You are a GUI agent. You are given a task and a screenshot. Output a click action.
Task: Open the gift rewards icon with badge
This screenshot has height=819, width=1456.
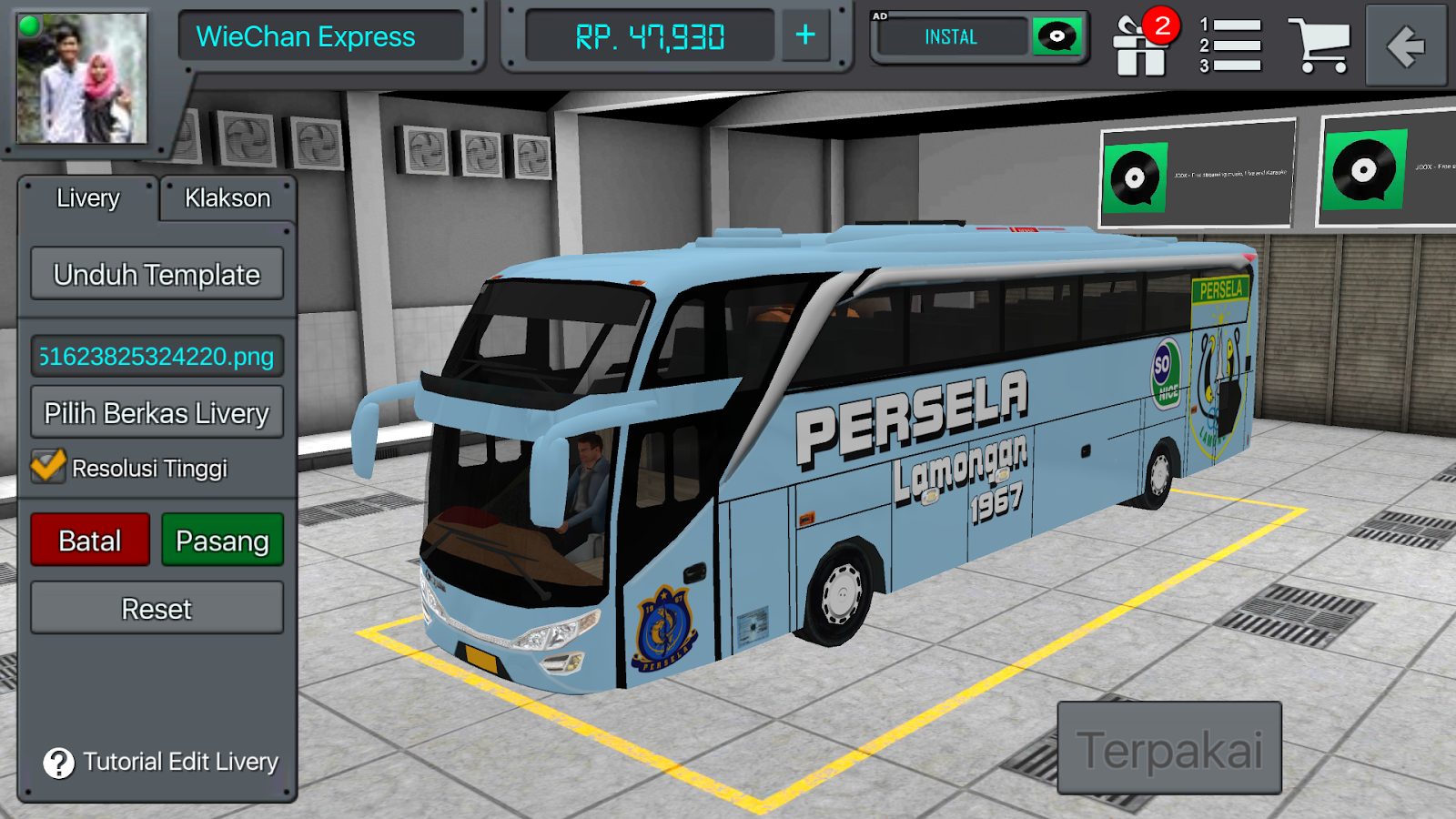coord(1140,43)
